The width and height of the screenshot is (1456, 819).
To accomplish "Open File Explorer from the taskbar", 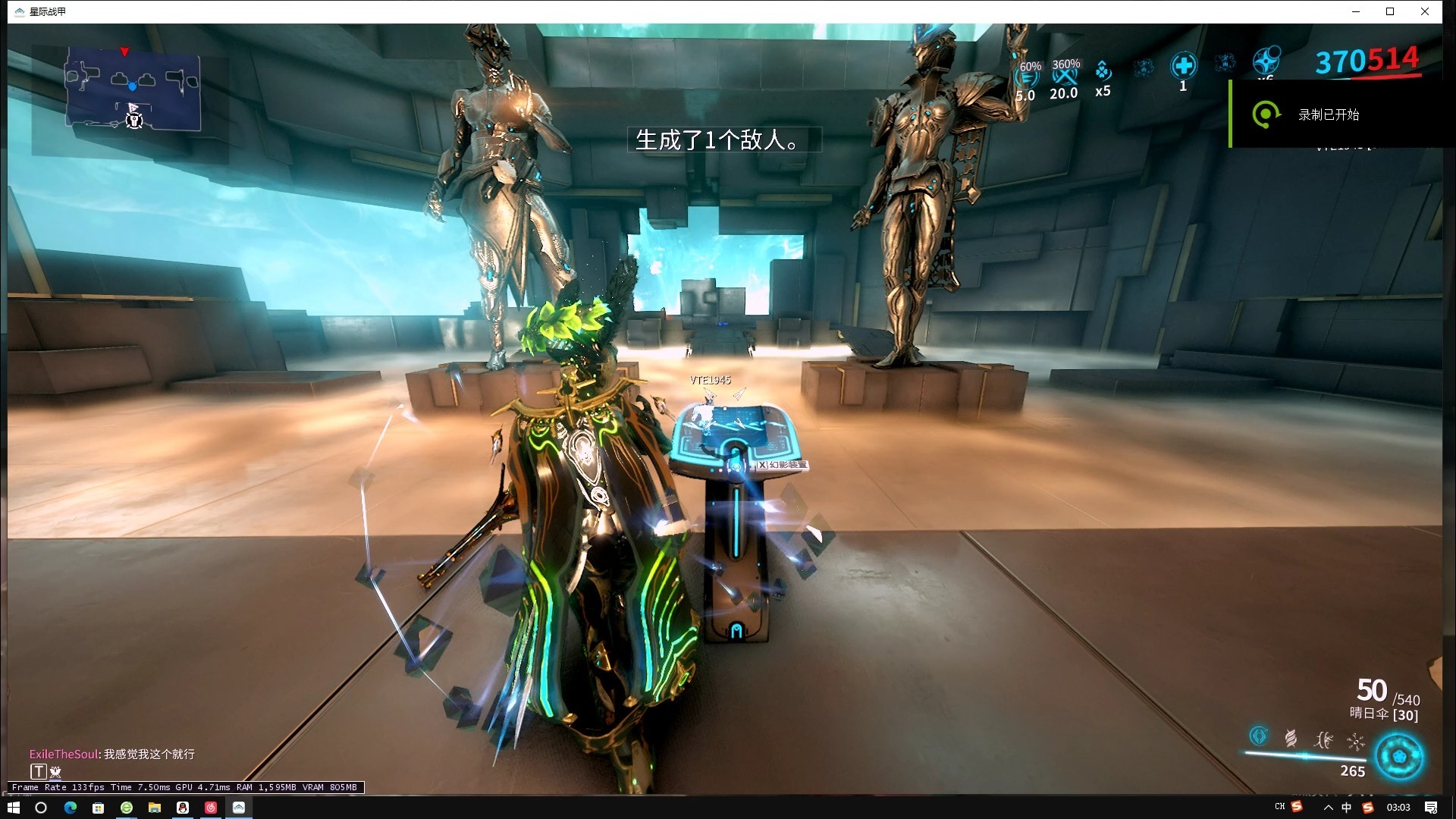I will (x=155, y=808).
